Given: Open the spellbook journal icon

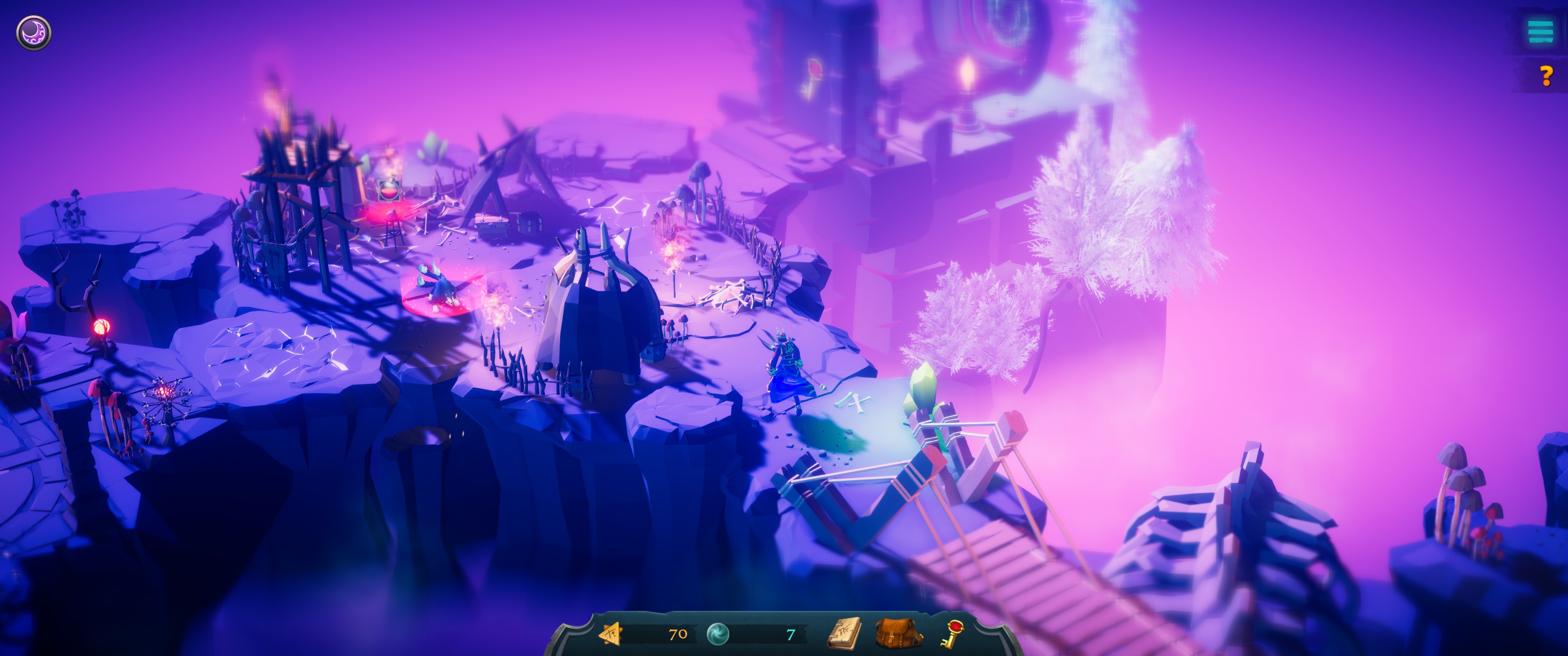Looking at the screenshot, I should click(x=846, y=634).
